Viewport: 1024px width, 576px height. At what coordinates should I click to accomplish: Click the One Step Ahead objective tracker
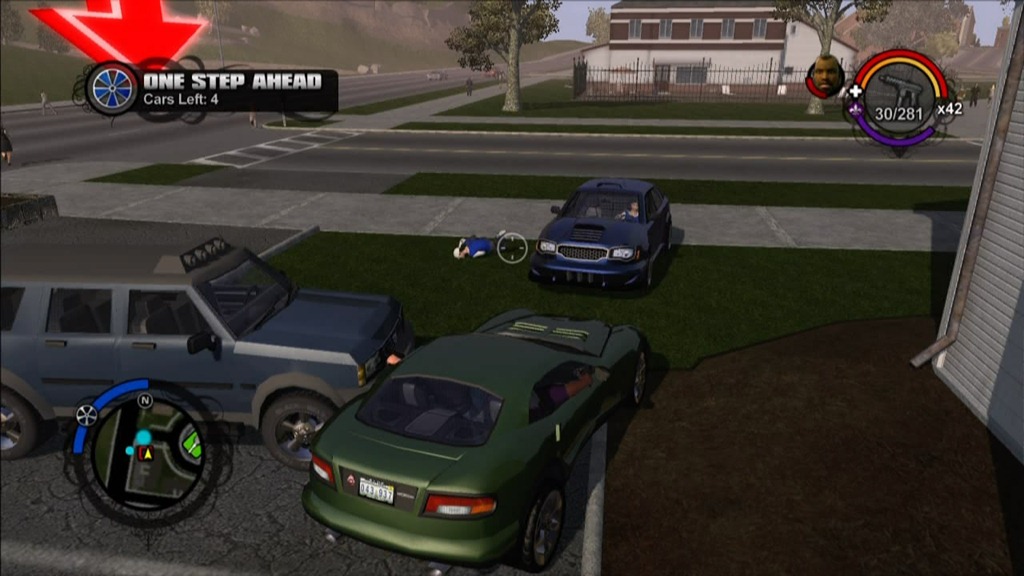[x=232, y=89]
